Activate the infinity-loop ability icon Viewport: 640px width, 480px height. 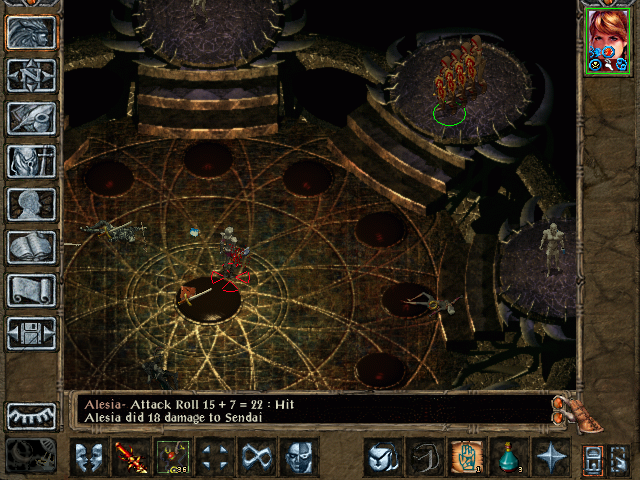[x=257, y=457]
